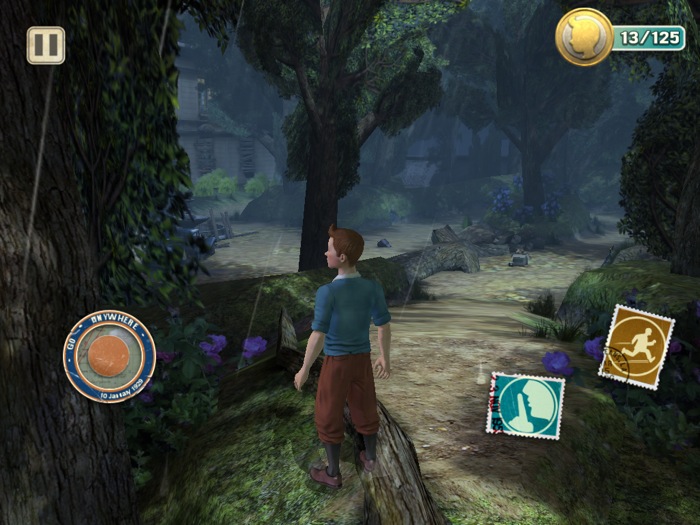Image resolution: width=700 pixels, height=525 pixels.
Task: Tap the orange running-man stamp
Action: pos(636,346)
